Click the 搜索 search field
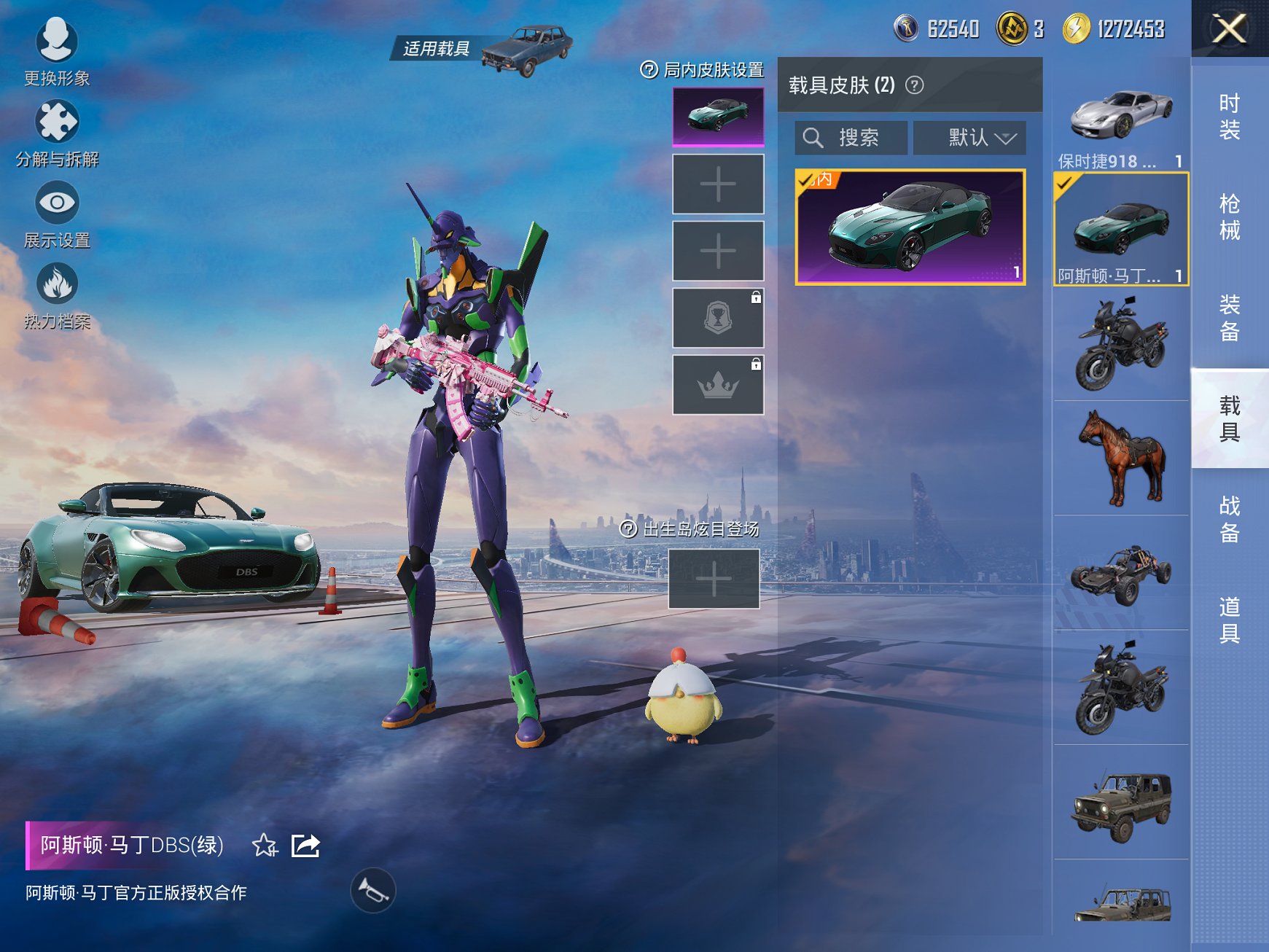Image resolution: width=1269 pixels, height=952 pixels. coord(851,138)
